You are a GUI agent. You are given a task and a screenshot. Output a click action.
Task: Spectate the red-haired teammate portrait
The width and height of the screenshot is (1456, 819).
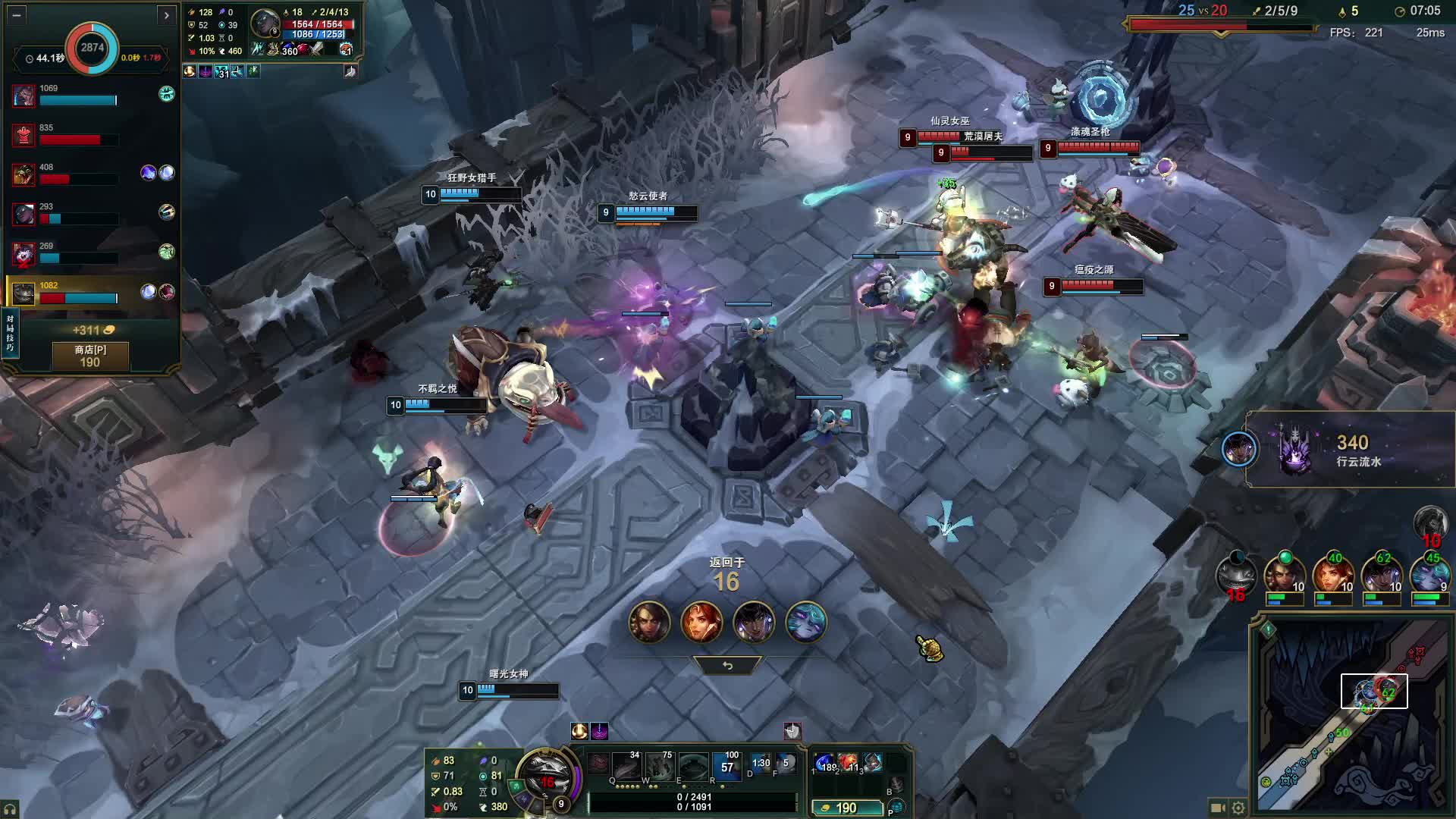click(x=701, y=622)
